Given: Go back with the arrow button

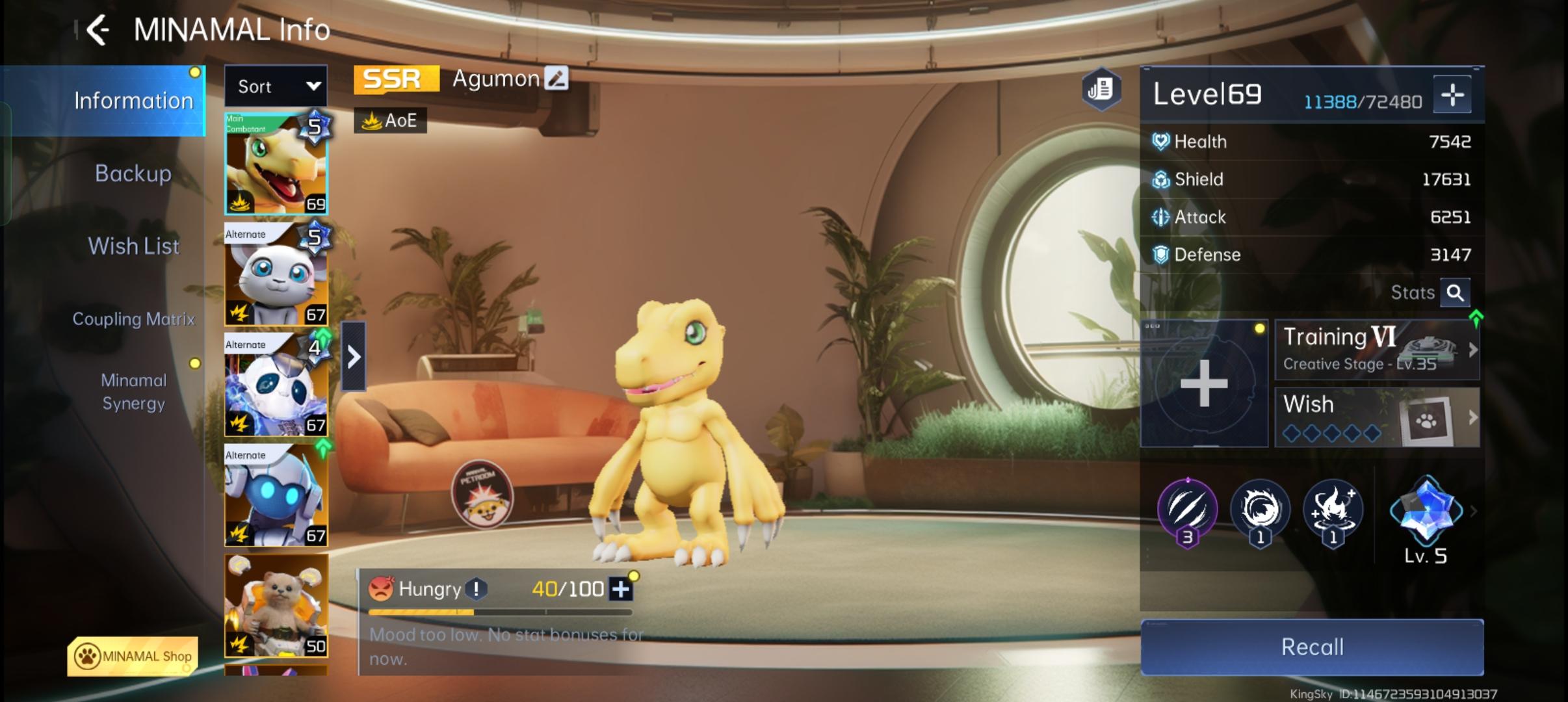Looking at the screenshot, I should point(98,30).
